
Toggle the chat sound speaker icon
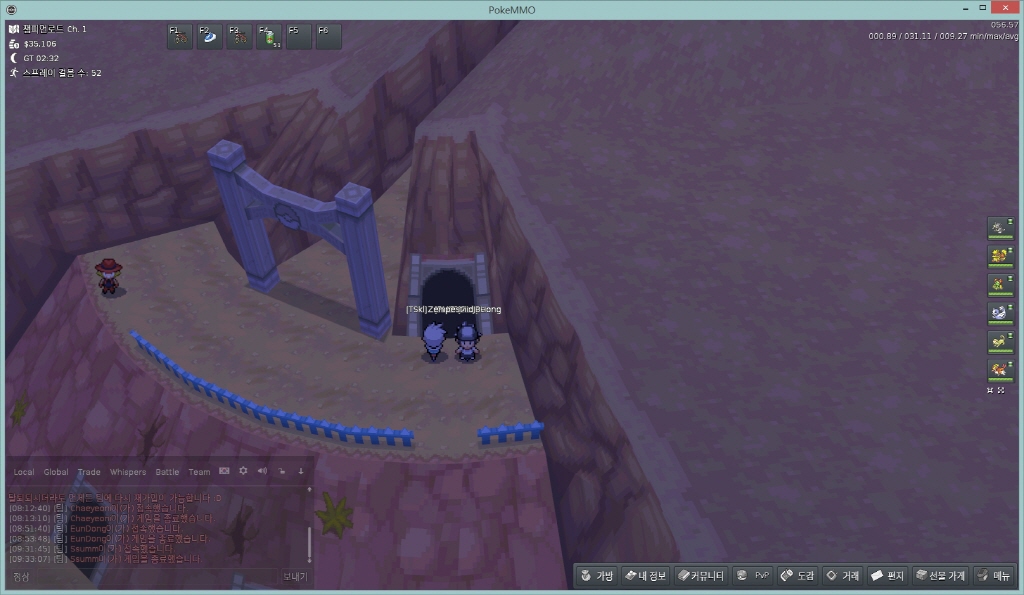click(262, 471)
